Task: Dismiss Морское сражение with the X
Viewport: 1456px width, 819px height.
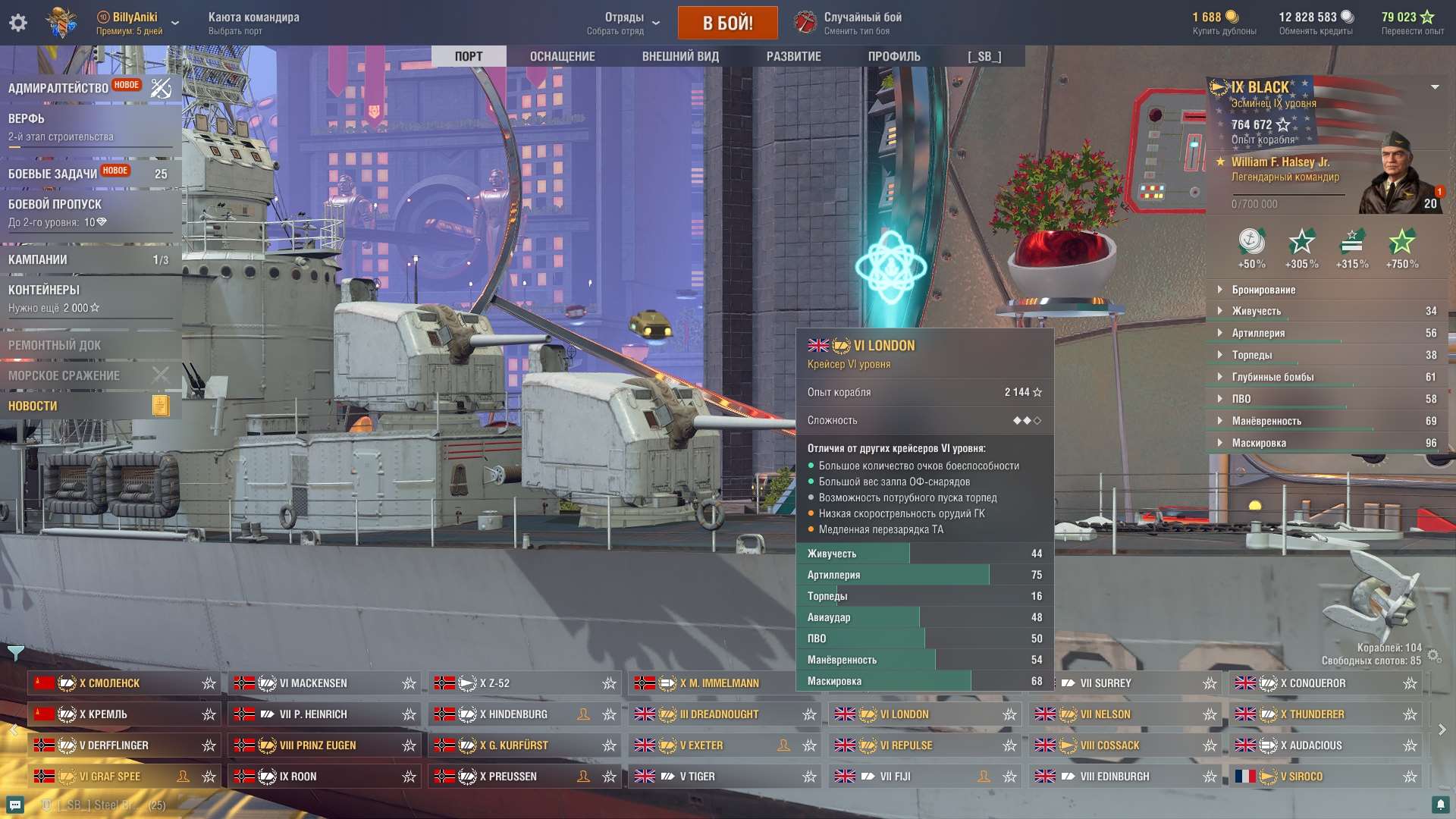Action: [160, 375]
